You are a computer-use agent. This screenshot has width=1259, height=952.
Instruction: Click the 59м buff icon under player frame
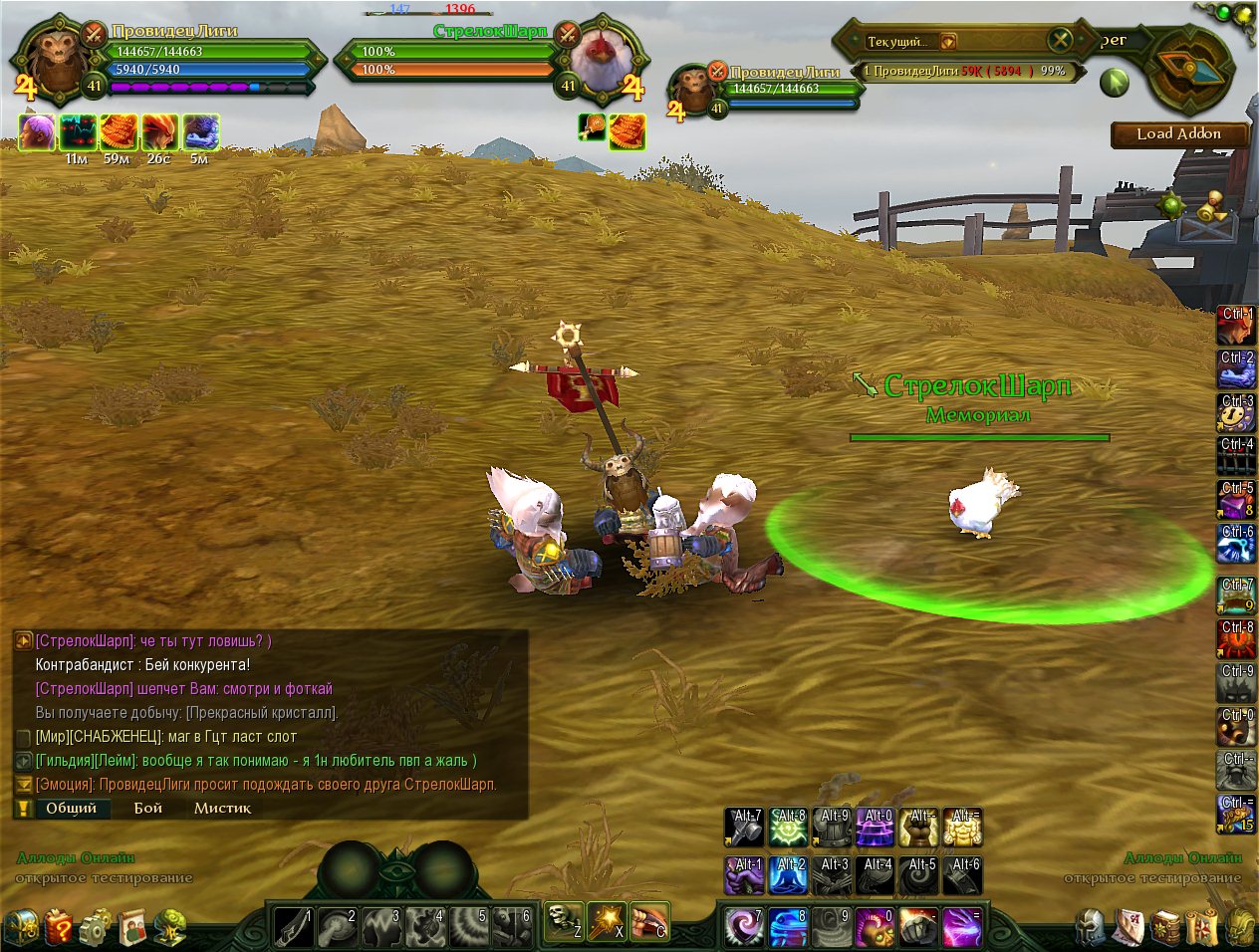pyautogui.click(x=118, y=132)
